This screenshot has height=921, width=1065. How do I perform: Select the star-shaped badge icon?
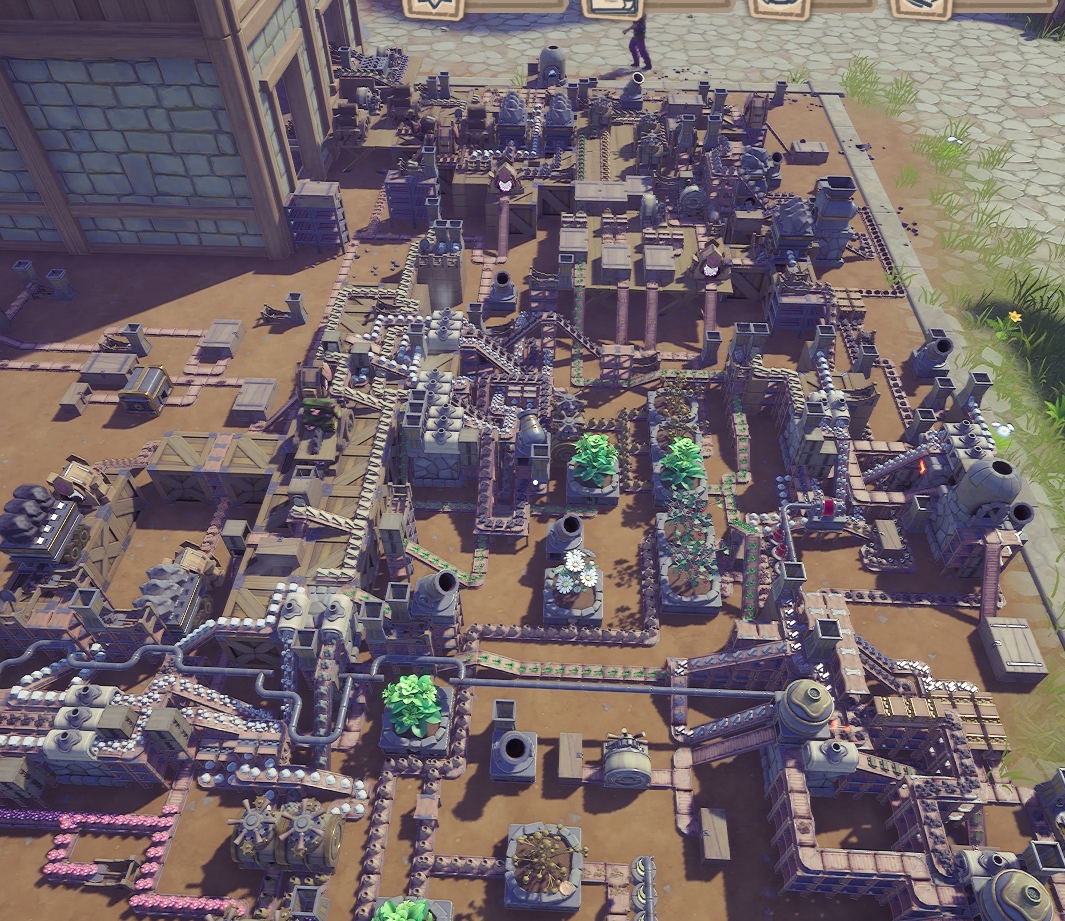point(434,6)
